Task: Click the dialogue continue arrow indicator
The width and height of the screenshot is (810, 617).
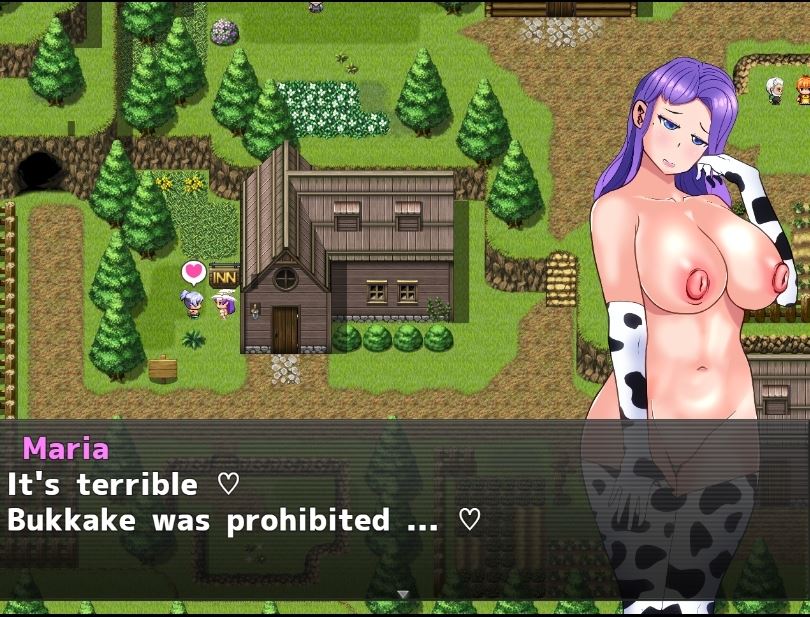Action: 403,594
